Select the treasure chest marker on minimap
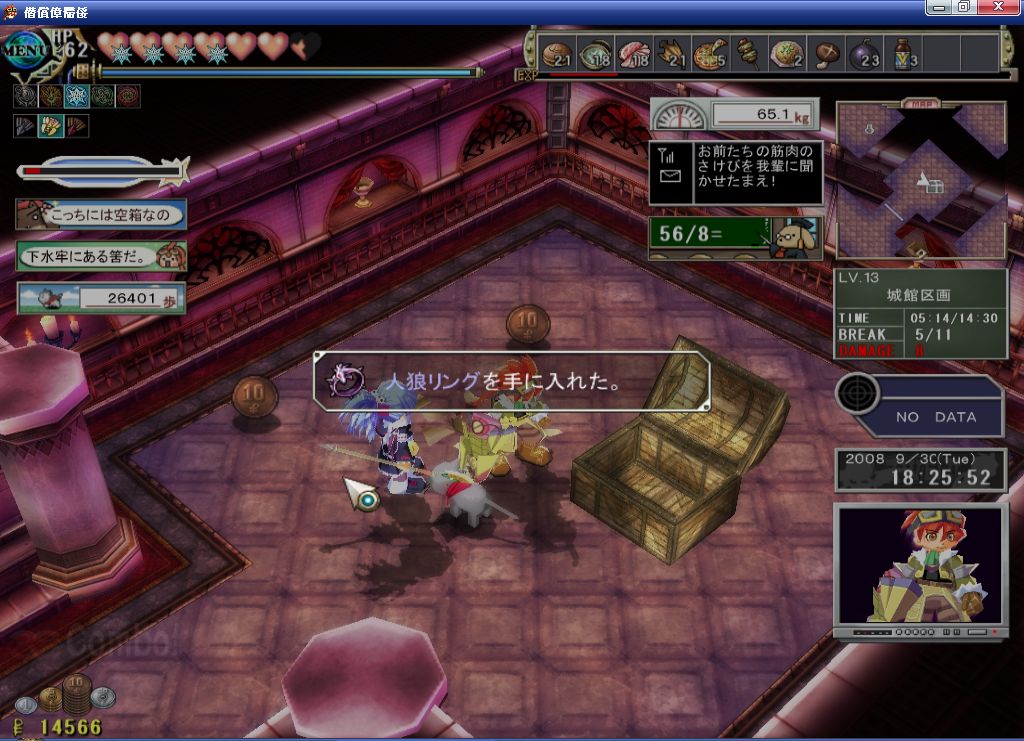Image resolution: width=1024 pixels, height=741 pixels. [x=934, y=186]
